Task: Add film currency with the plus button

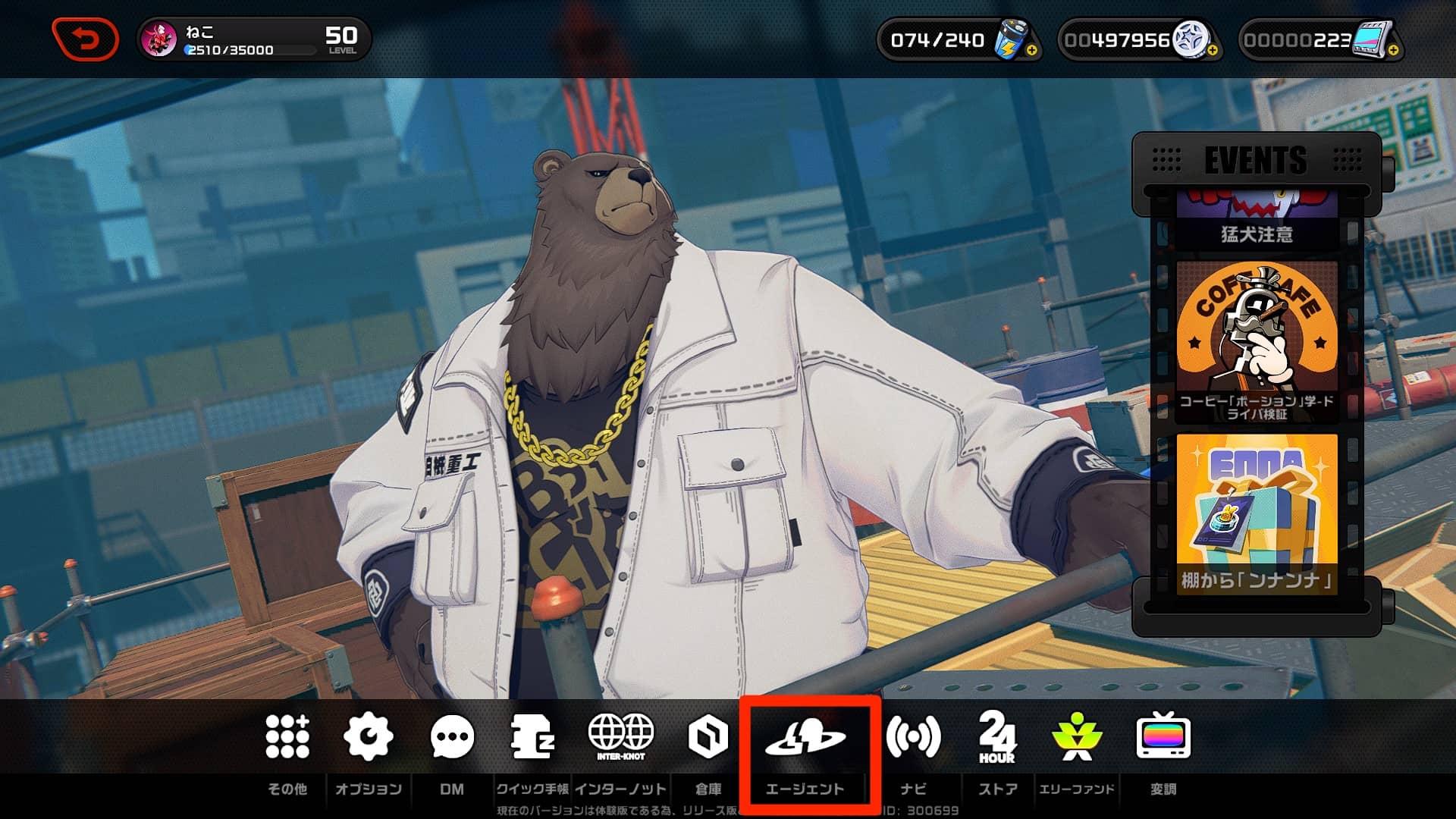Action: pos(1393,51)
